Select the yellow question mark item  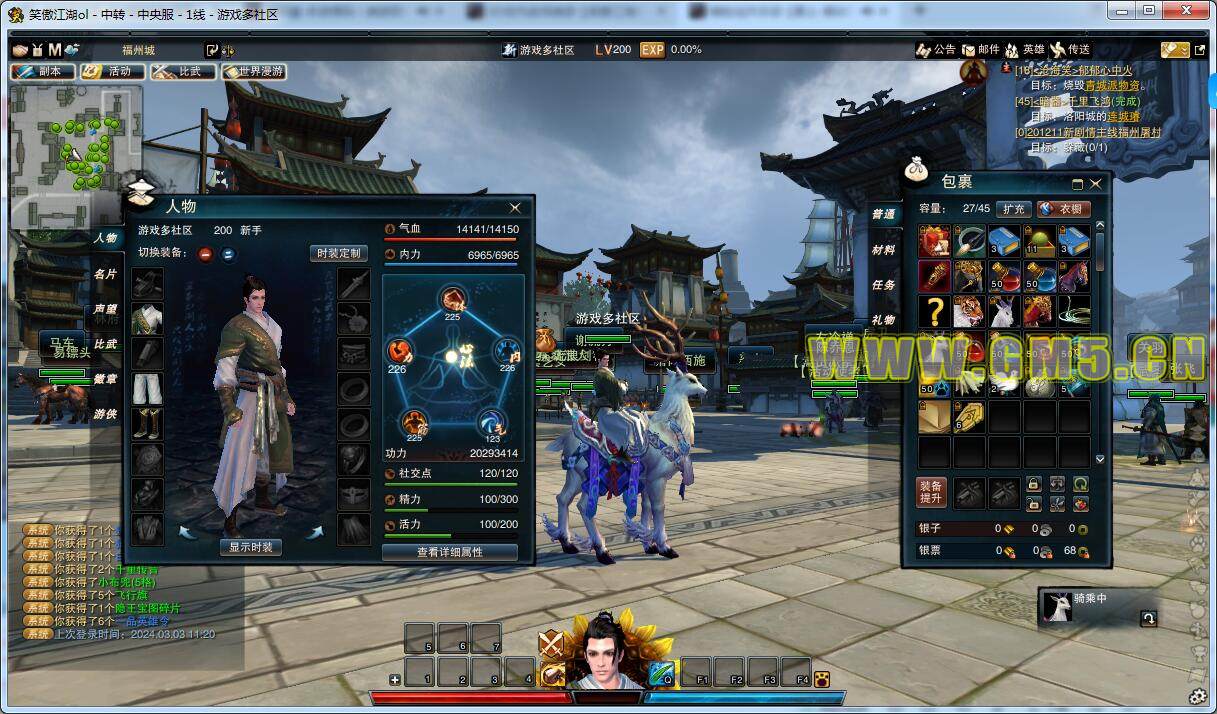coord(934,311)
